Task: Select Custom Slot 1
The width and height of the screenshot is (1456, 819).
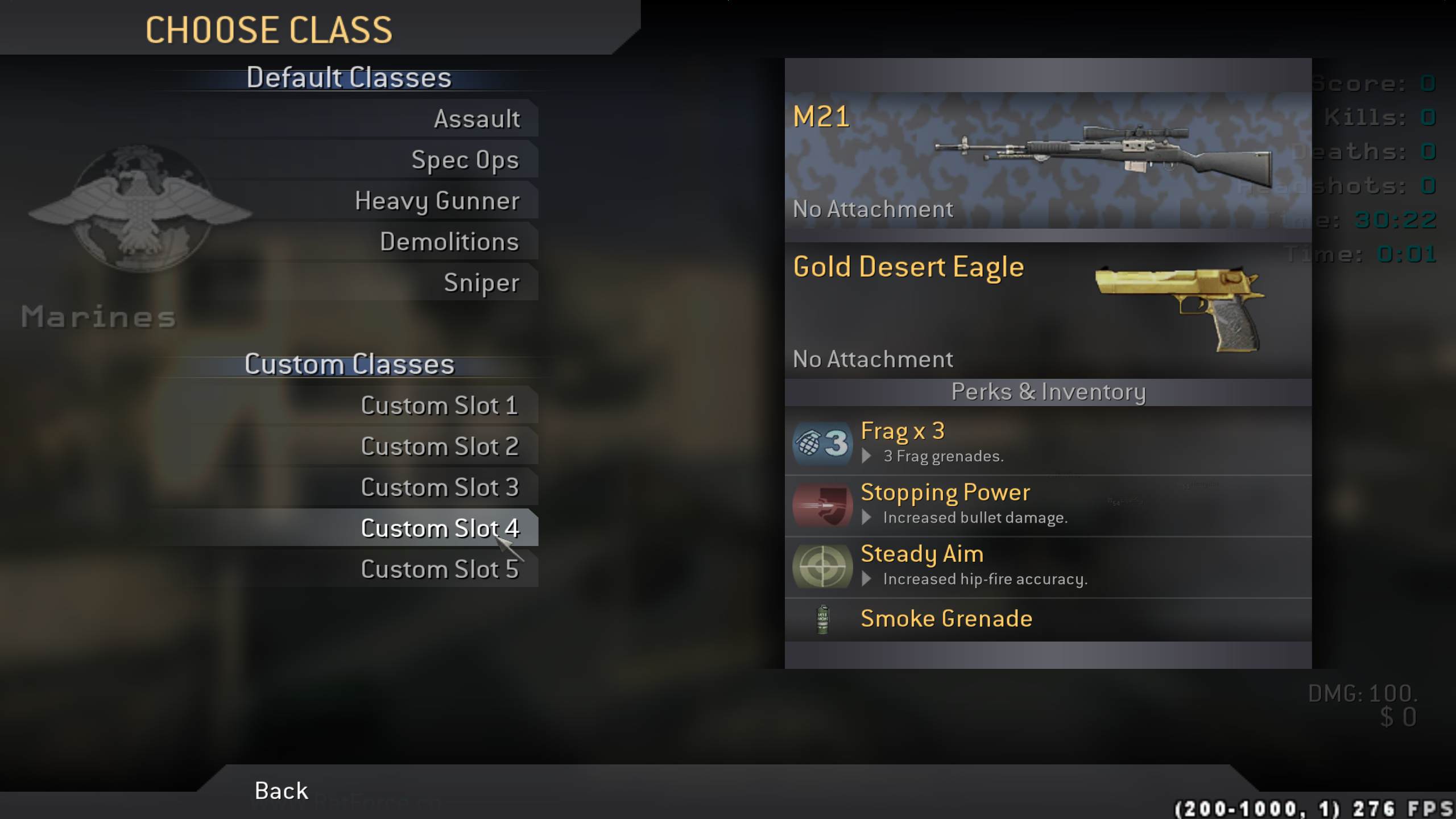Action: pos(440,406)
